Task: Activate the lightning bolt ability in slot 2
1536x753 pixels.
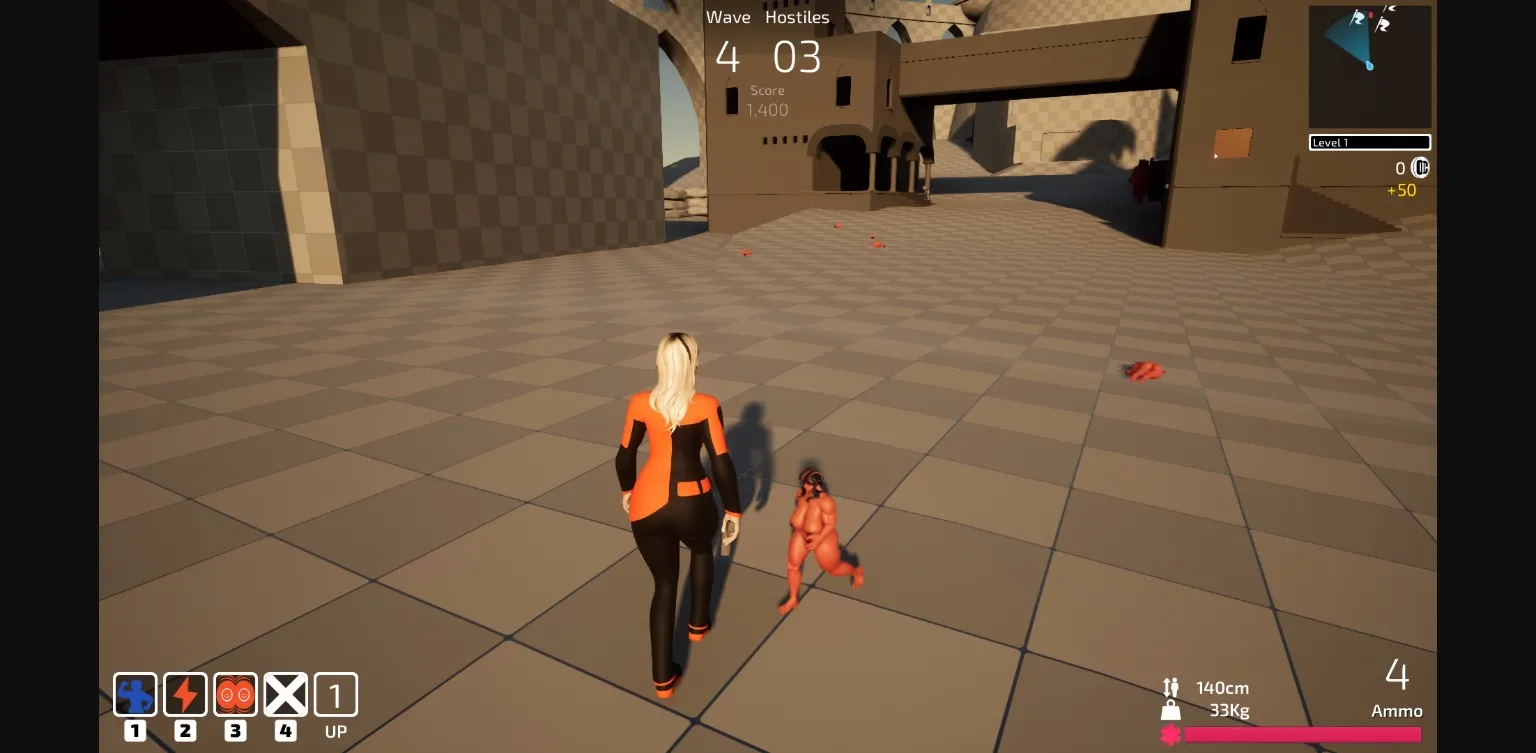Action: [185, 694]
